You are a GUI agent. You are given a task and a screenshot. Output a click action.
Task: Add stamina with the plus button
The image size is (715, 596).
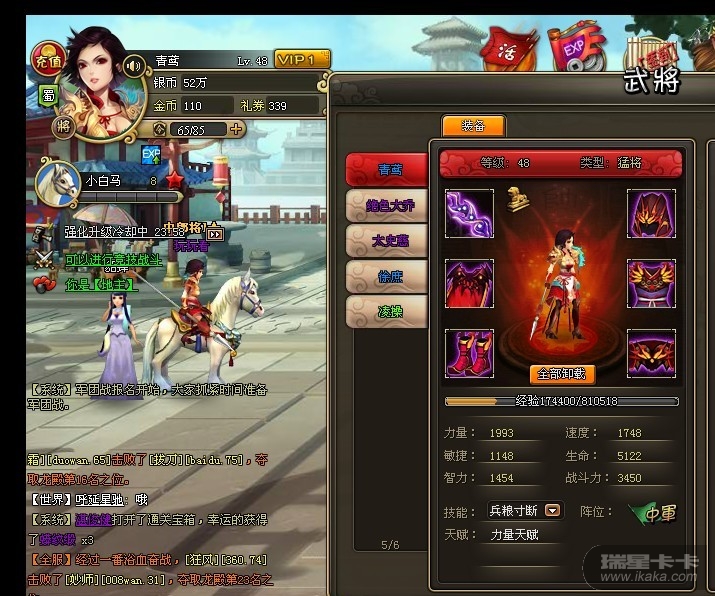[236, 129]
